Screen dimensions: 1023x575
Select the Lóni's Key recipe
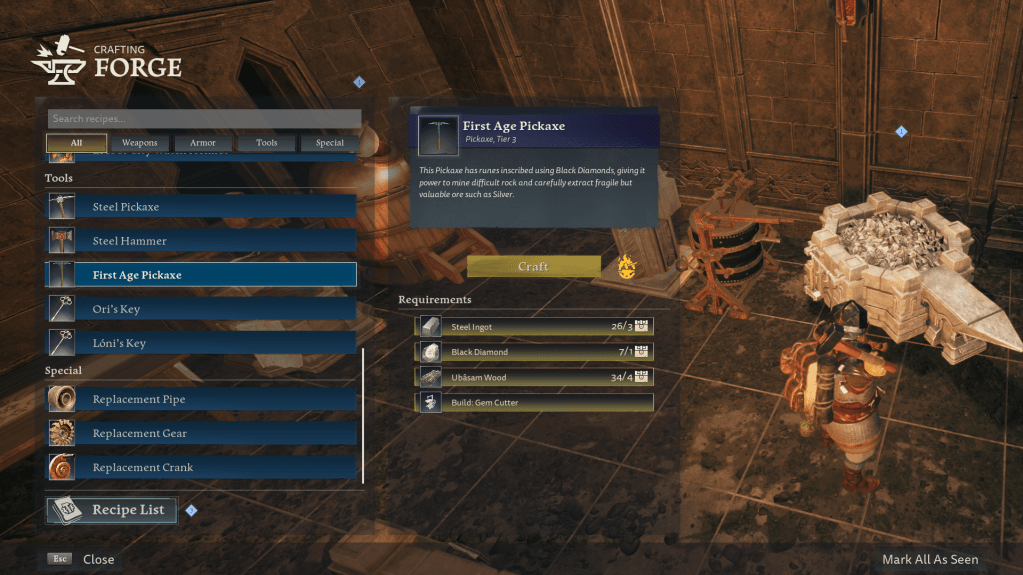click(x=202, y=343)
